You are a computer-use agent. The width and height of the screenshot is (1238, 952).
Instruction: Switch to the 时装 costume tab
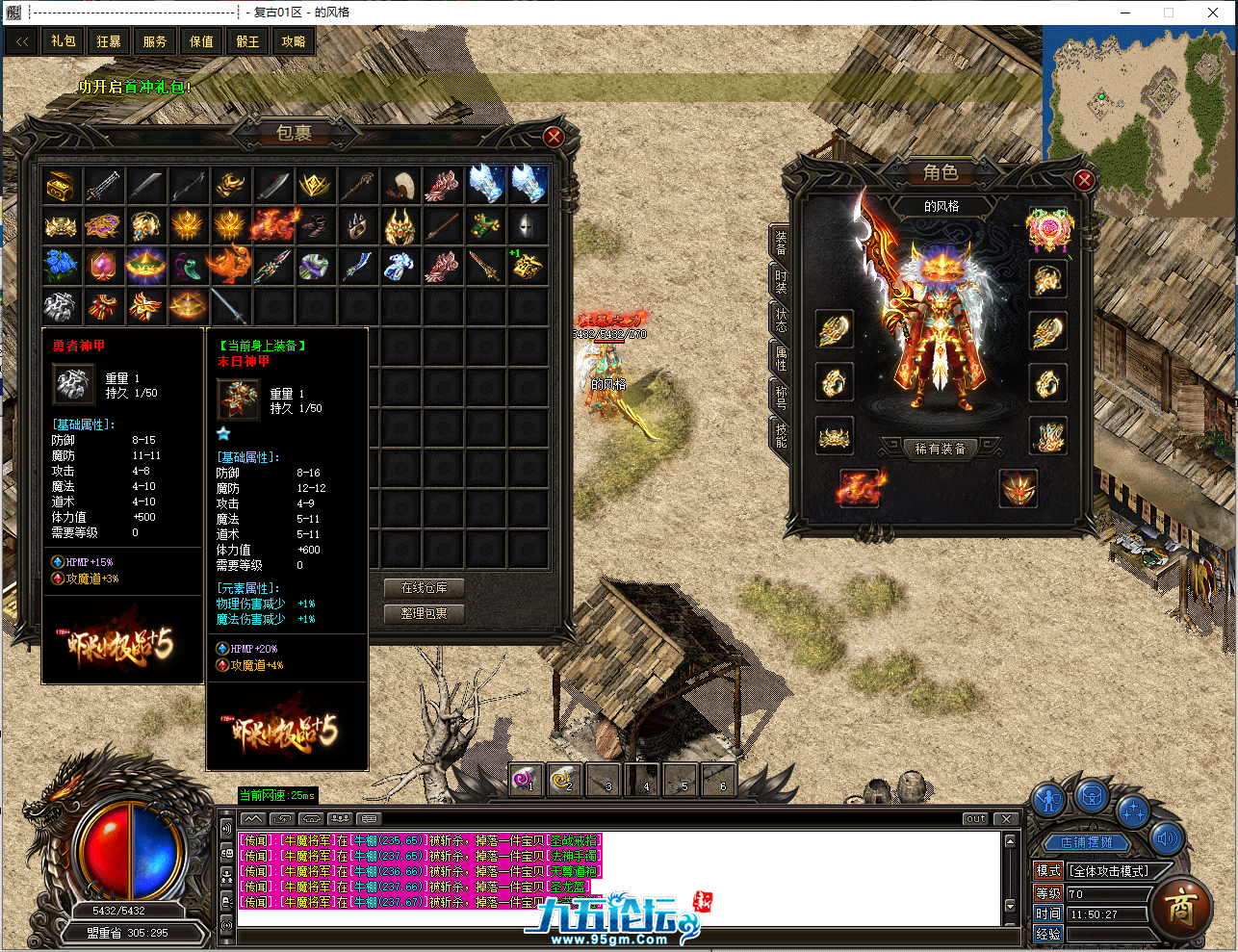point(781,281)
